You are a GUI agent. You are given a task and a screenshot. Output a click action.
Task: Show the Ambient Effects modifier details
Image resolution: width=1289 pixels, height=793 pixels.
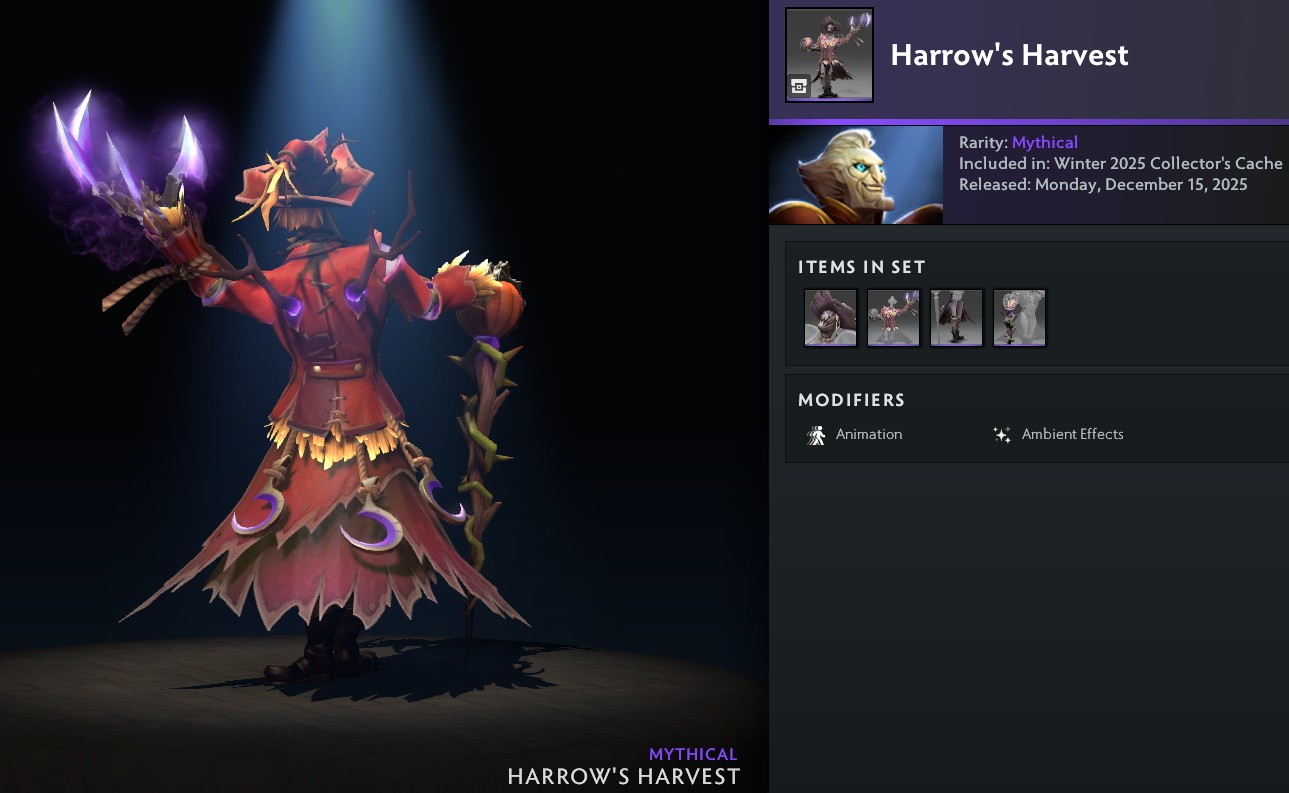coord(1059,435)
